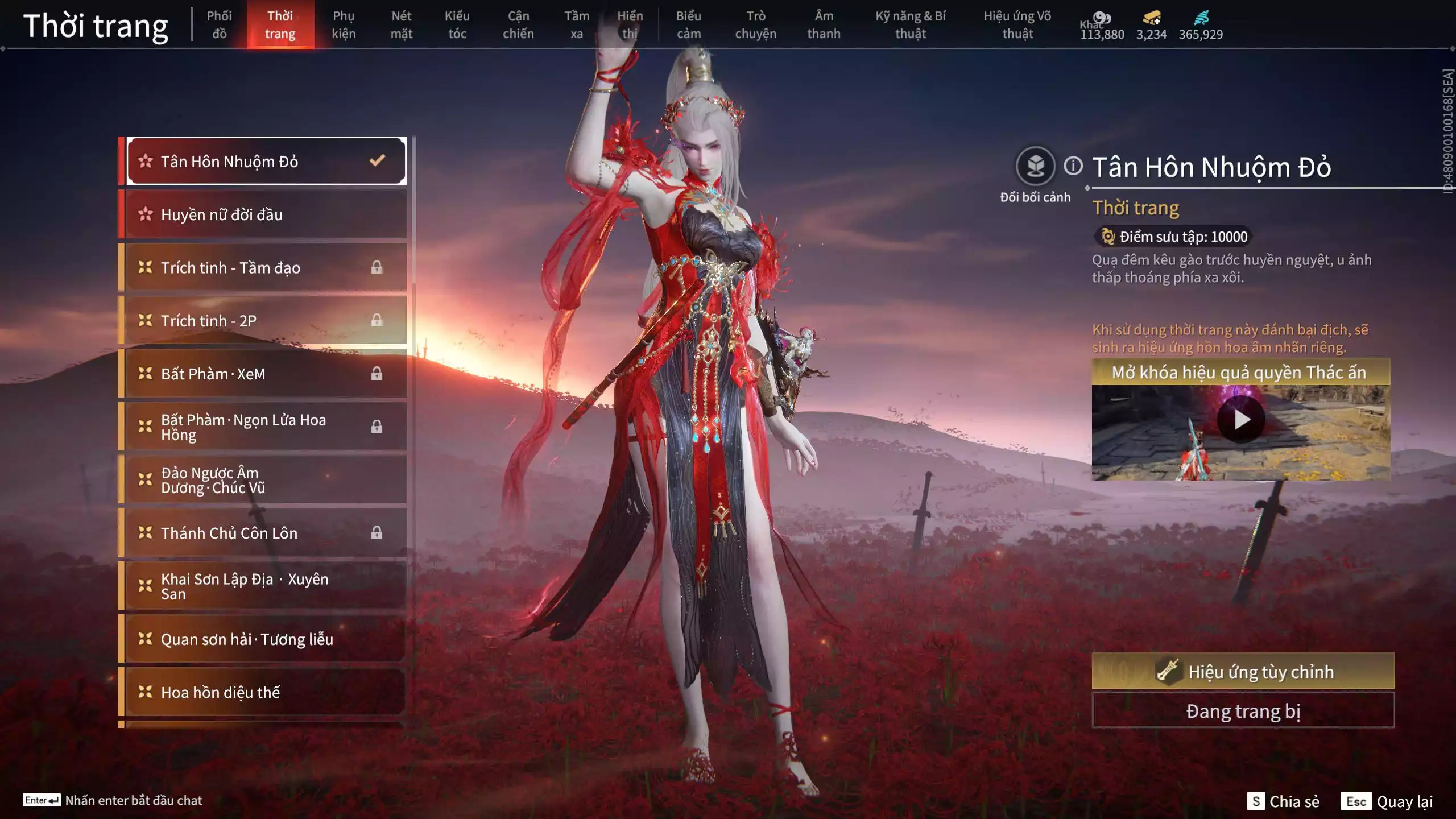Switch to the Phối đồ tab

tap(219, 25)
